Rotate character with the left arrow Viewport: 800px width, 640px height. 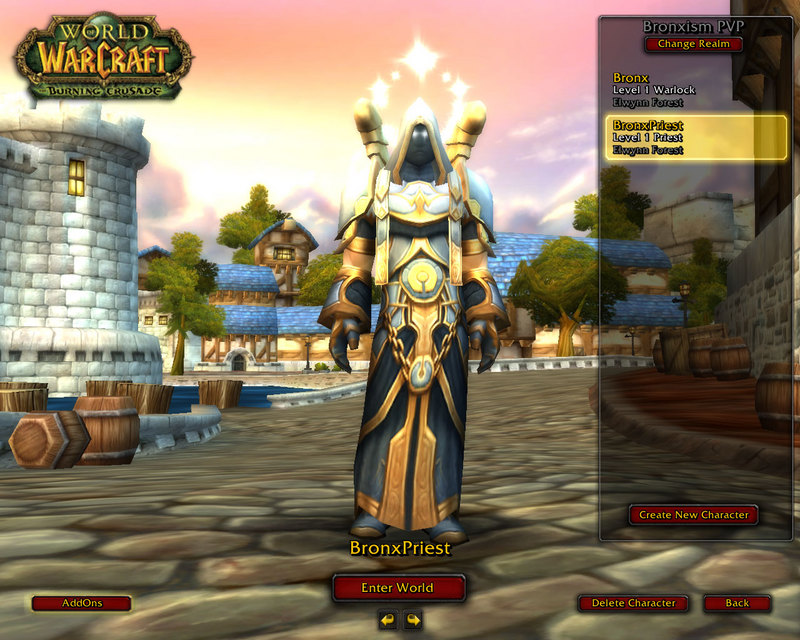(x=388, y=620)
